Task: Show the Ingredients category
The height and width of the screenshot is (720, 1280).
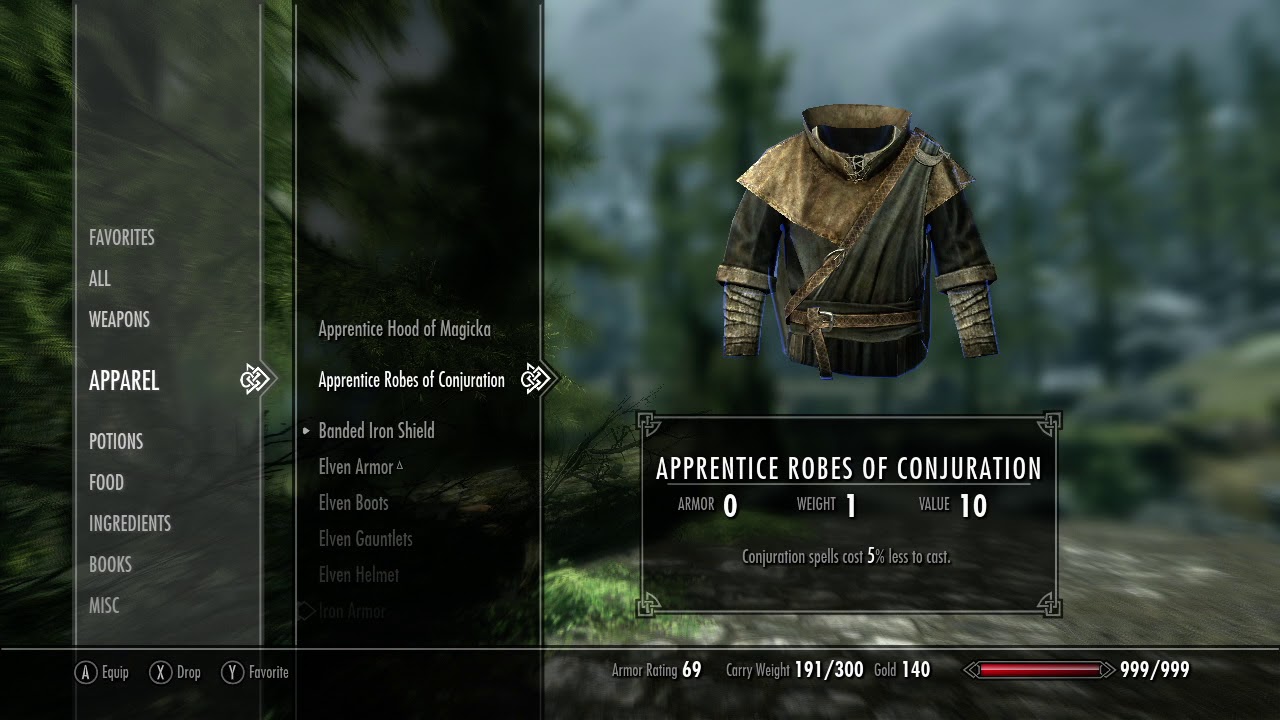Action: point(130,524)
